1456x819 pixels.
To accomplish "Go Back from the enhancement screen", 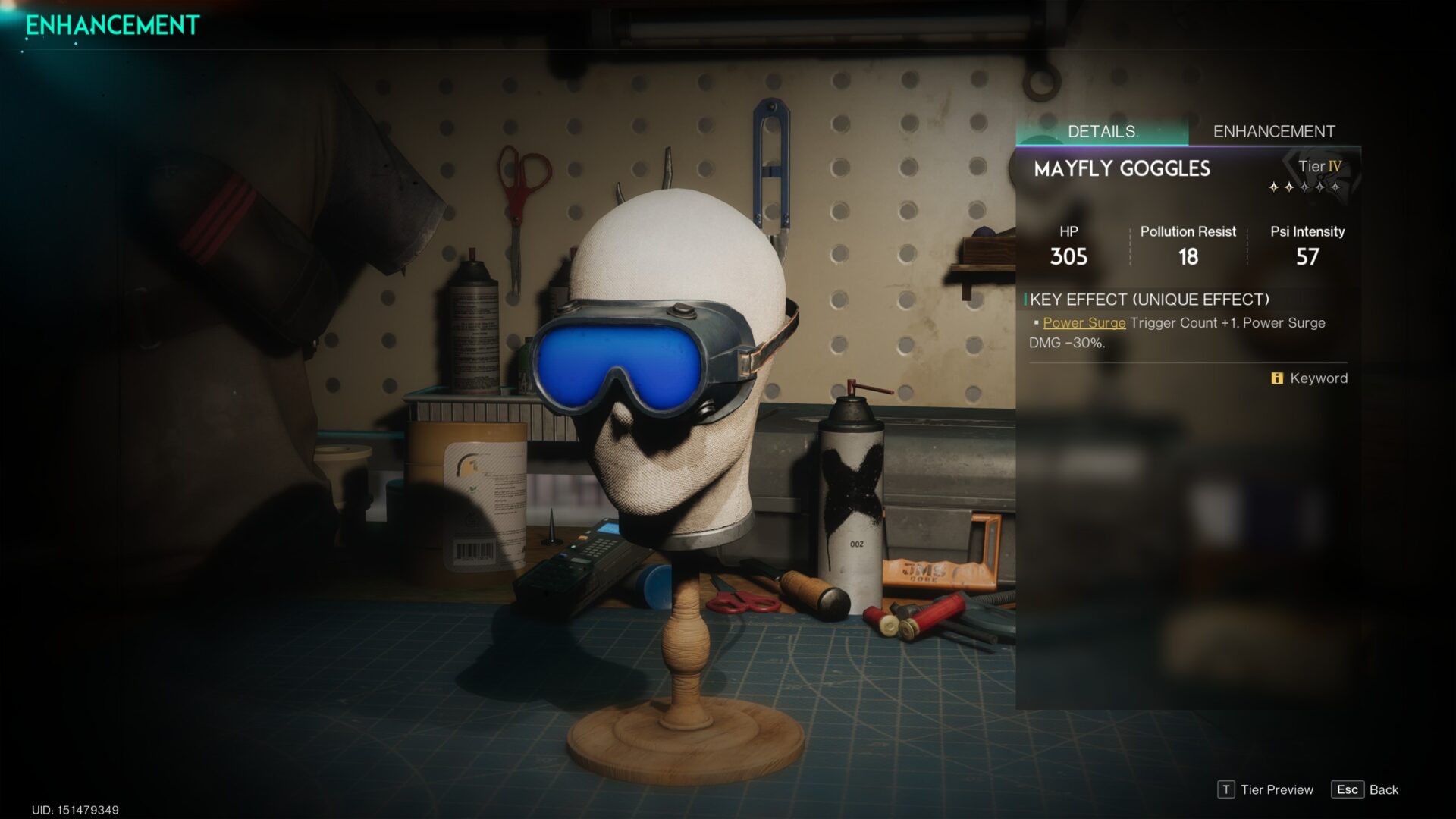I will coord(1365,789).
